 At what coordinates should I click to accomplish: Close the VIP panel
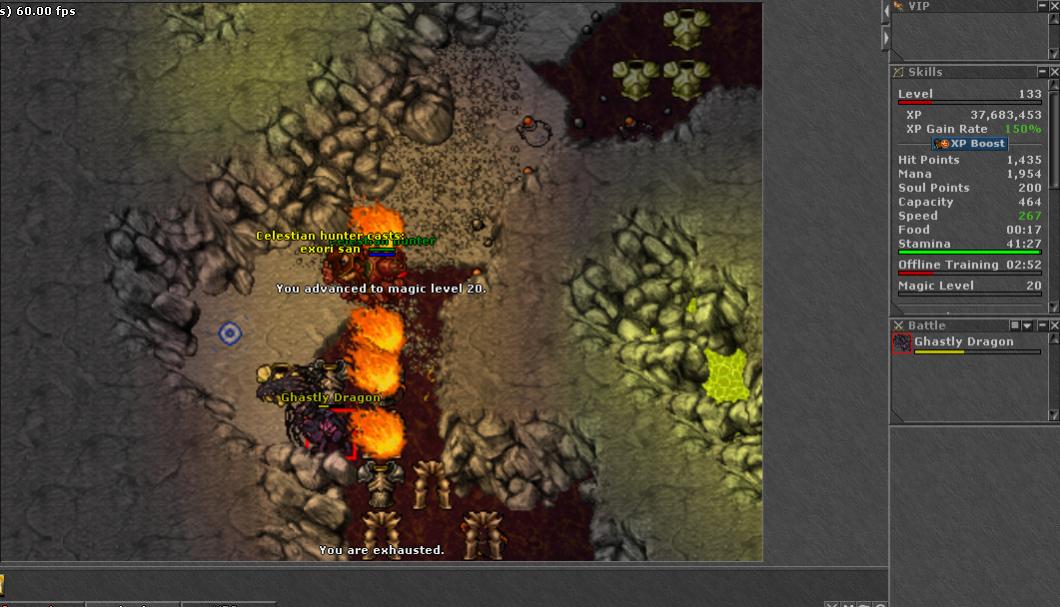(1054, 6)
